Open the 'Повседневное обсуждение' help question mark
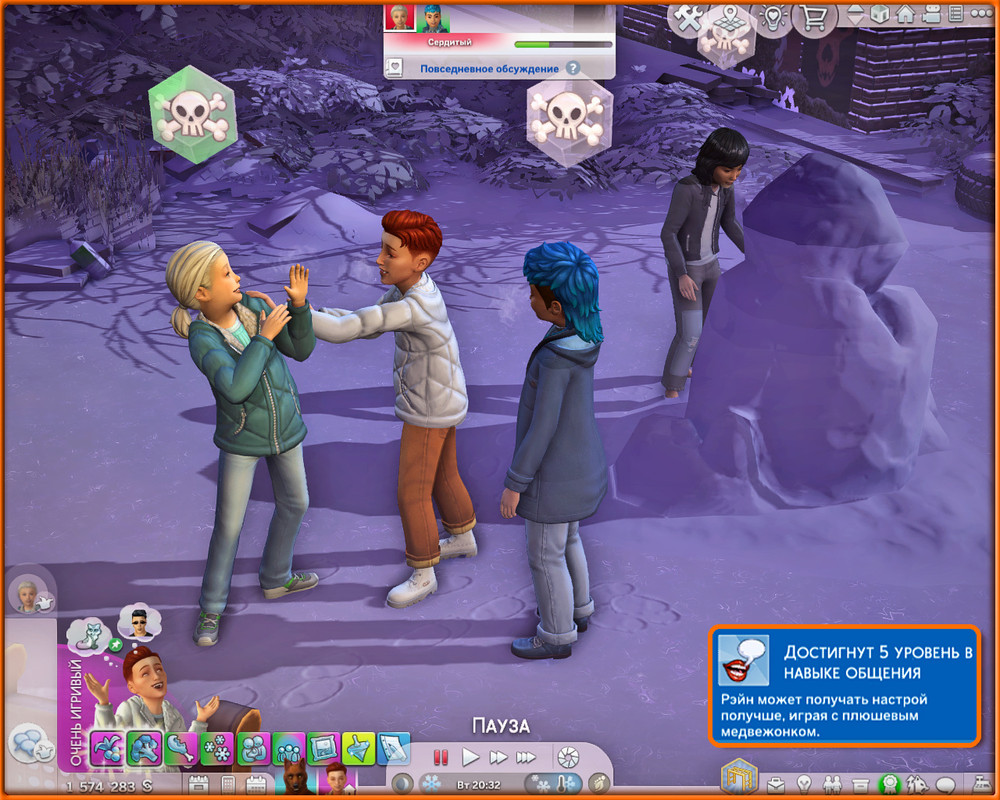Image resolution: width=1000 pixels, height=800 pixels. coord(573,68)
